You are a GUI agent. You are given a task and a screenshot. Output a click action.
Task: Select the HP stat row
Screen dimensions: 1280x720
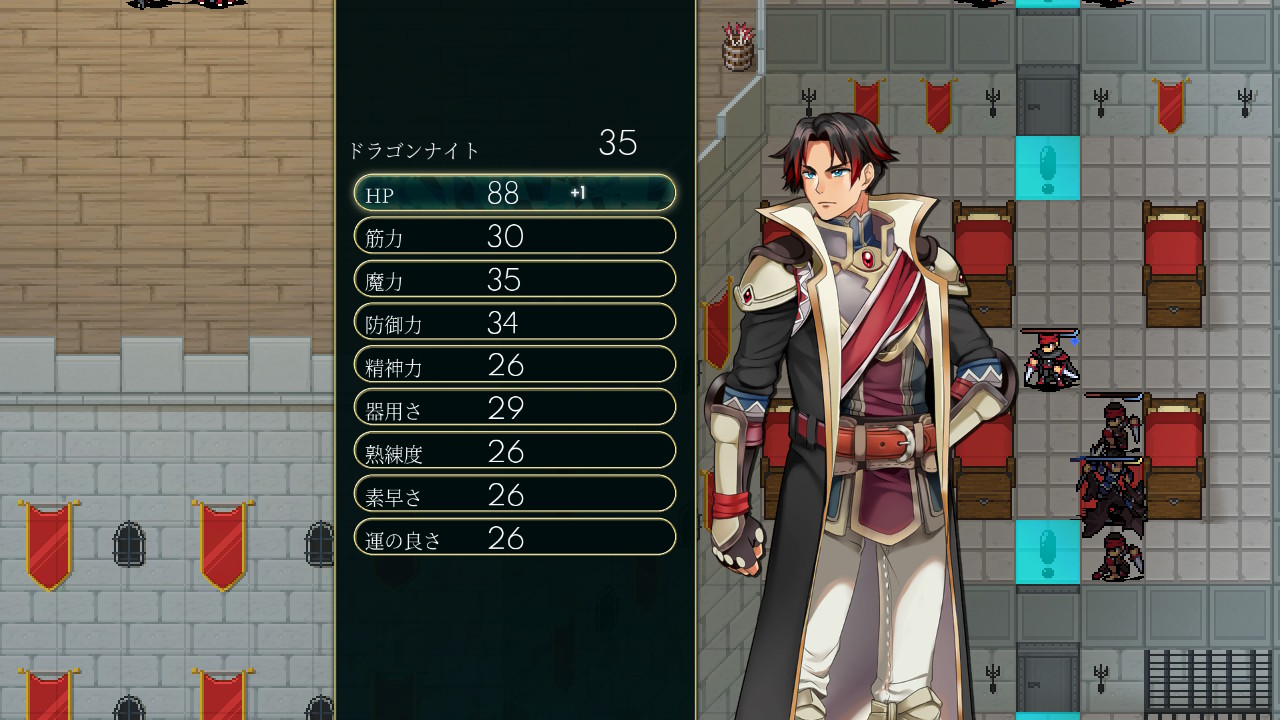[x=514, y=193]
